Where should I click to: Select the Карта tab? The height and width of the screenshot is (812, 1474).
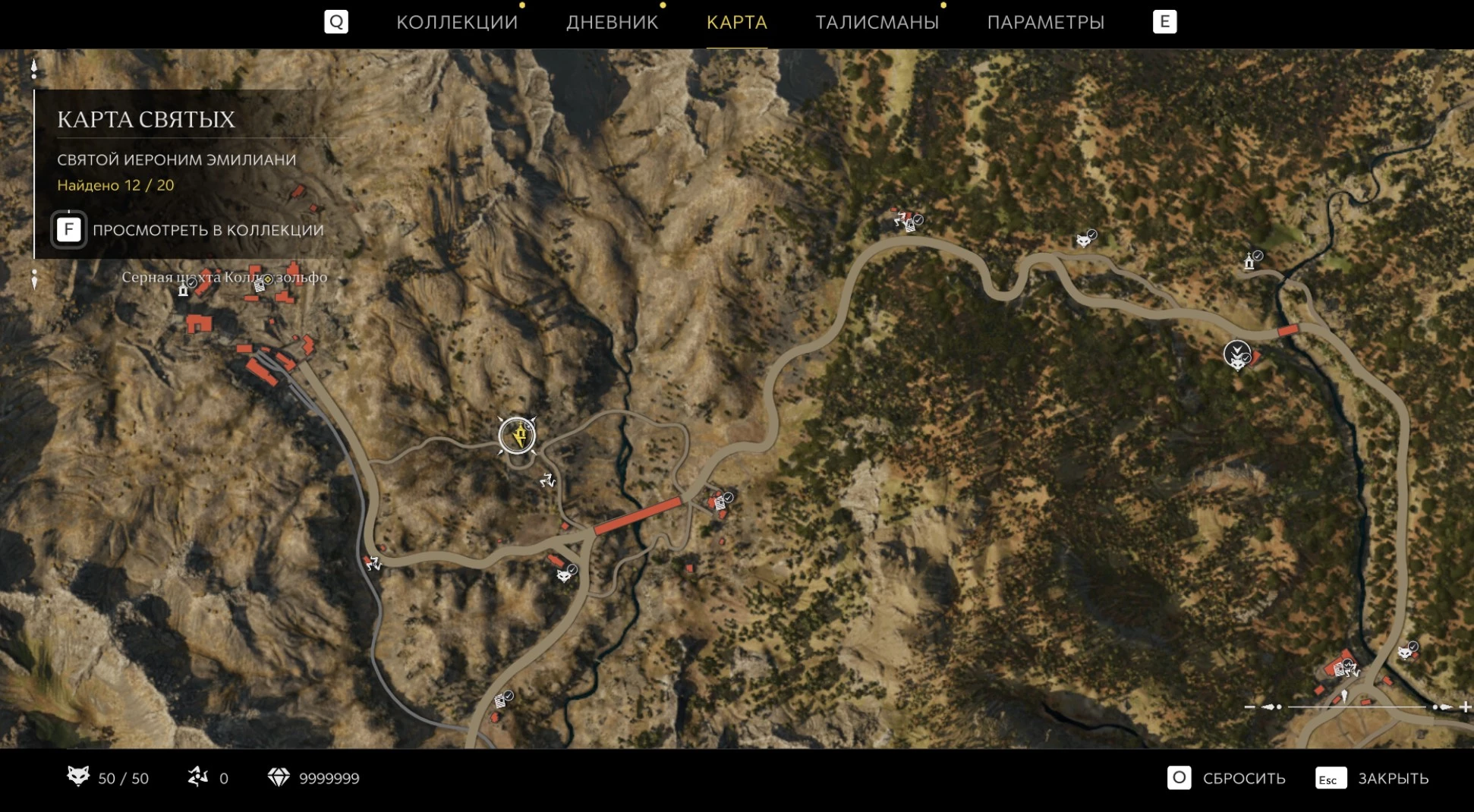736,22
